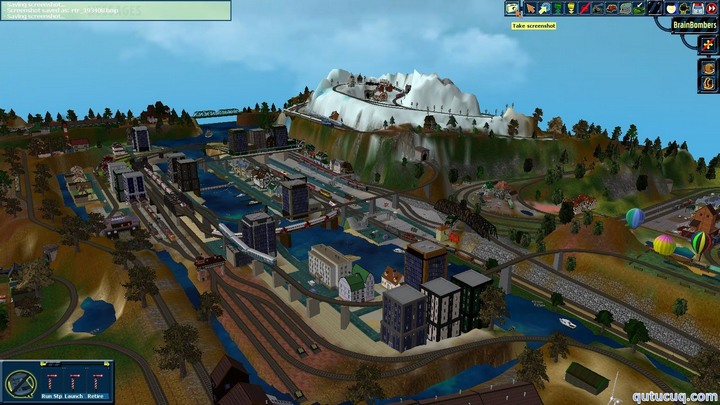Select the yellow down-arrow tool
Screen dimensions: 720x405
(571, 8)
